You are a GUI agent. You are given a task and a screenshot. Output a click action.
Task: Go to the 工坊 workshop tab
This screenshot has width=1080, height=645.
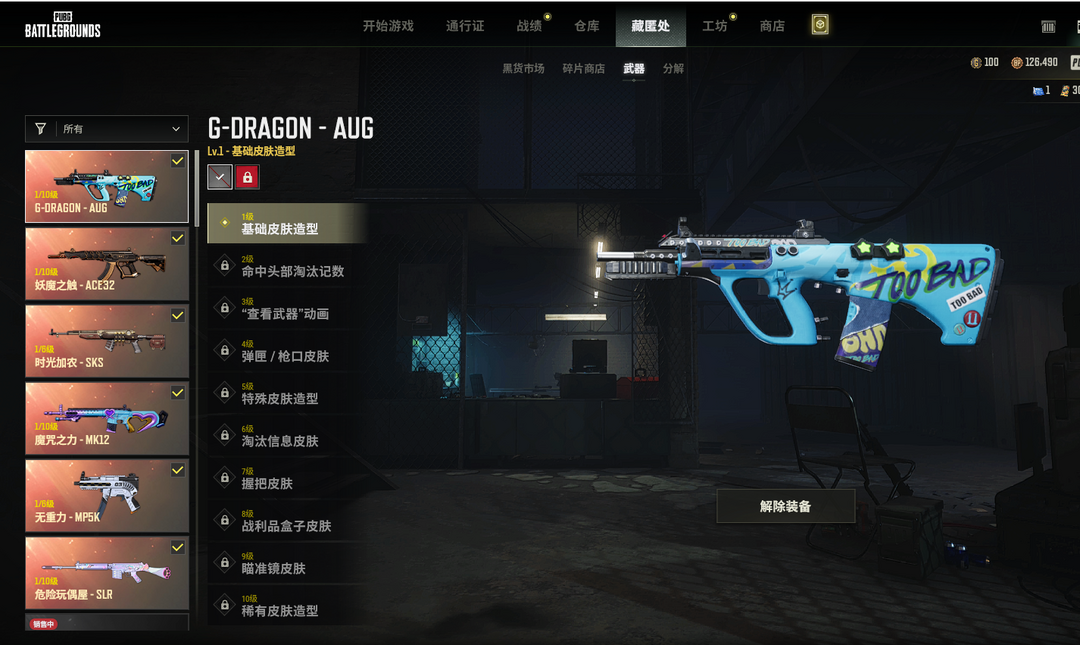(715, 26)
